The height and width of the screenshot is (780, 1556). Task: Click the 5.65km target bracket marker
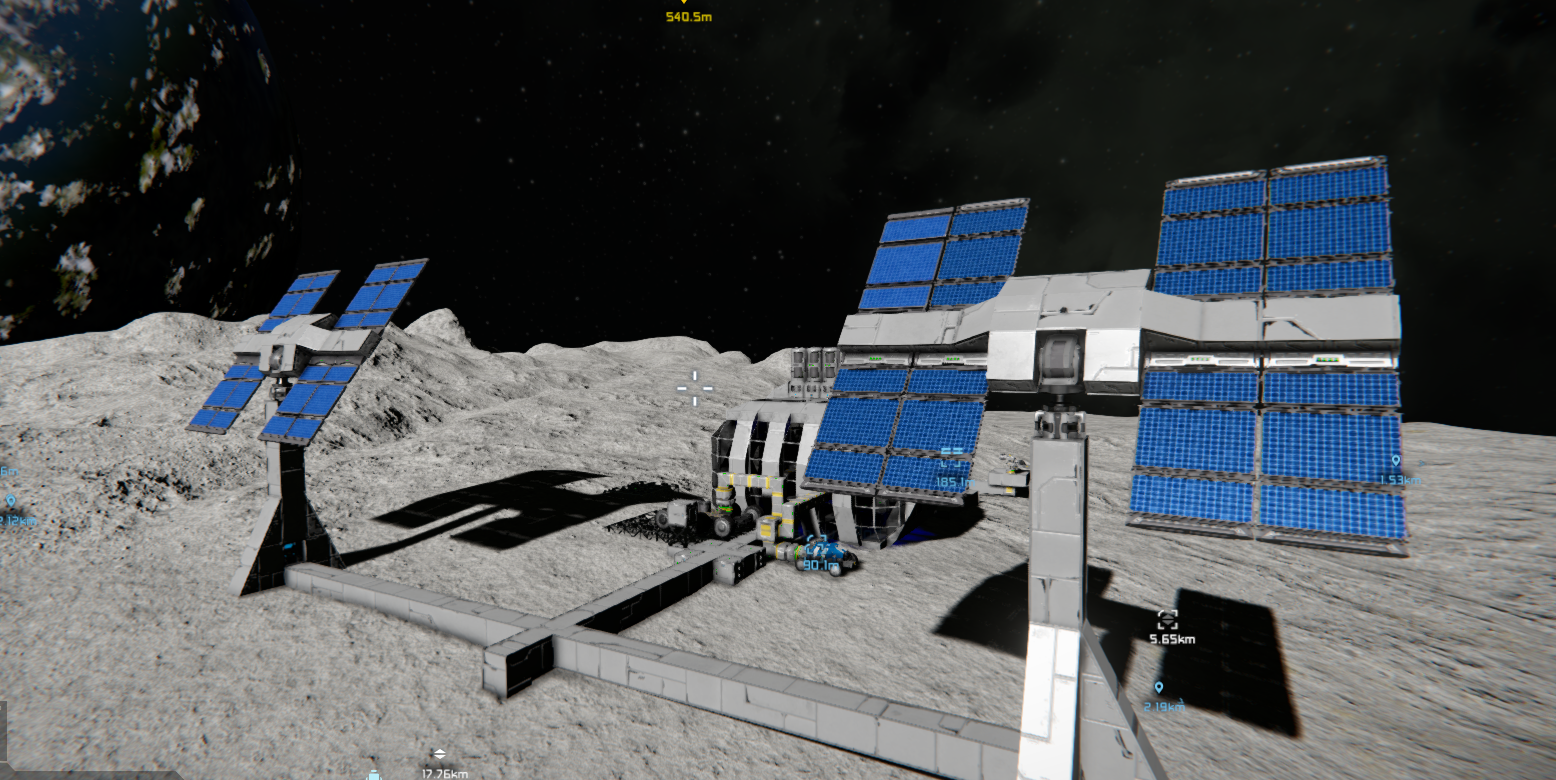coord(1167,620)
